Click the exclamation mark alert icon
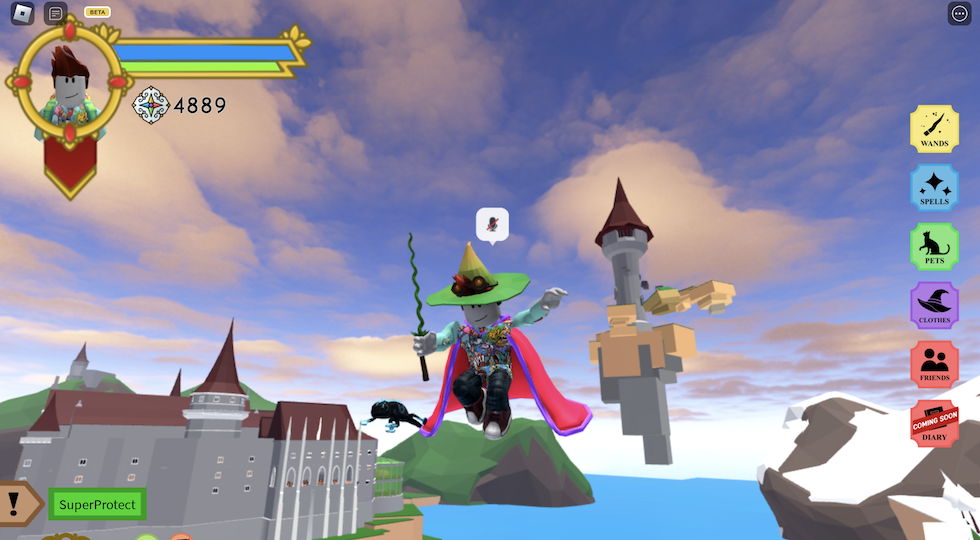Image resolution: width=980 pixels, height=540 pixels. click(16, 503)
